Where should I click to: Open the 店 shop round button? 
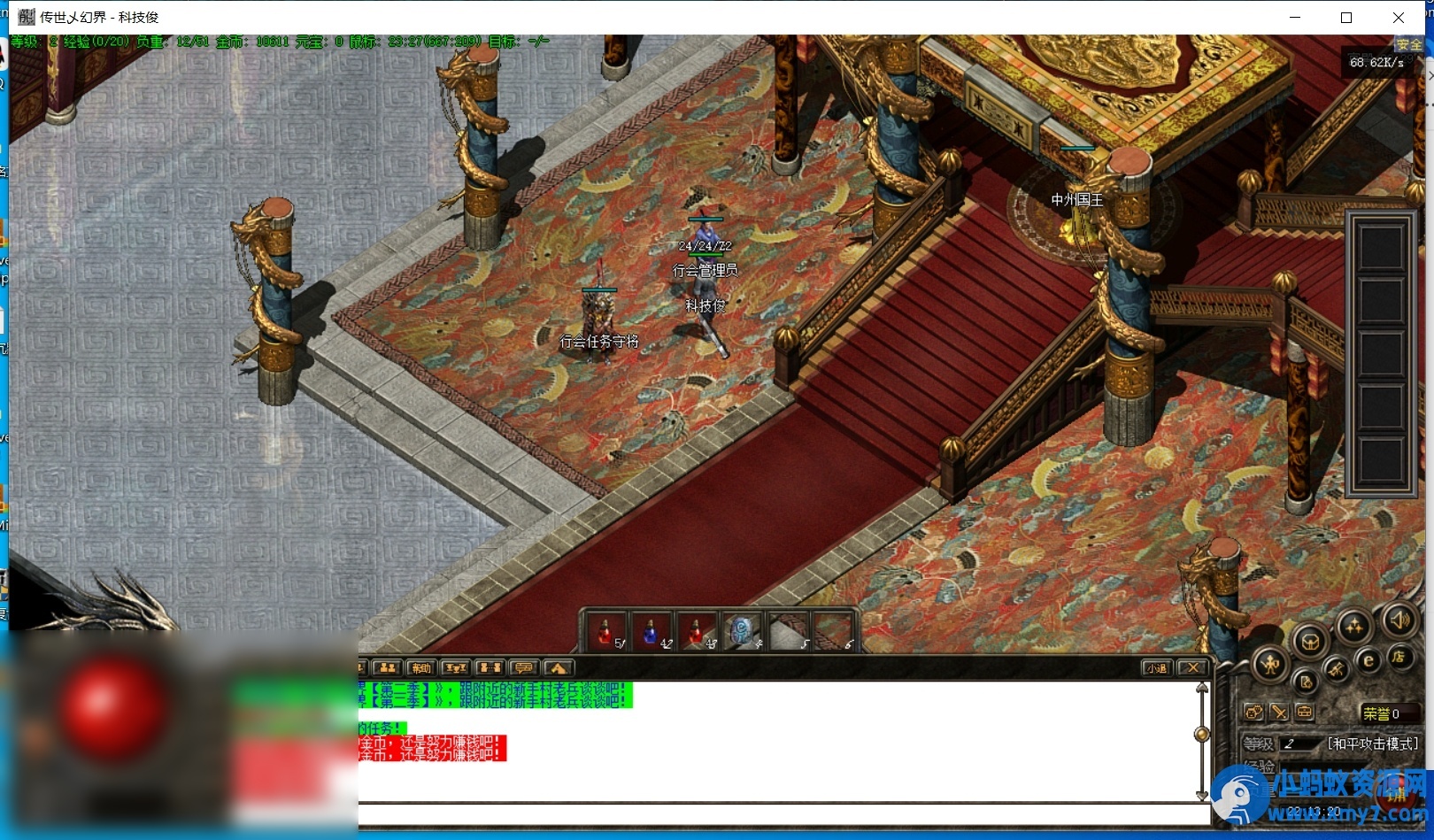[x=1399, y=657]
